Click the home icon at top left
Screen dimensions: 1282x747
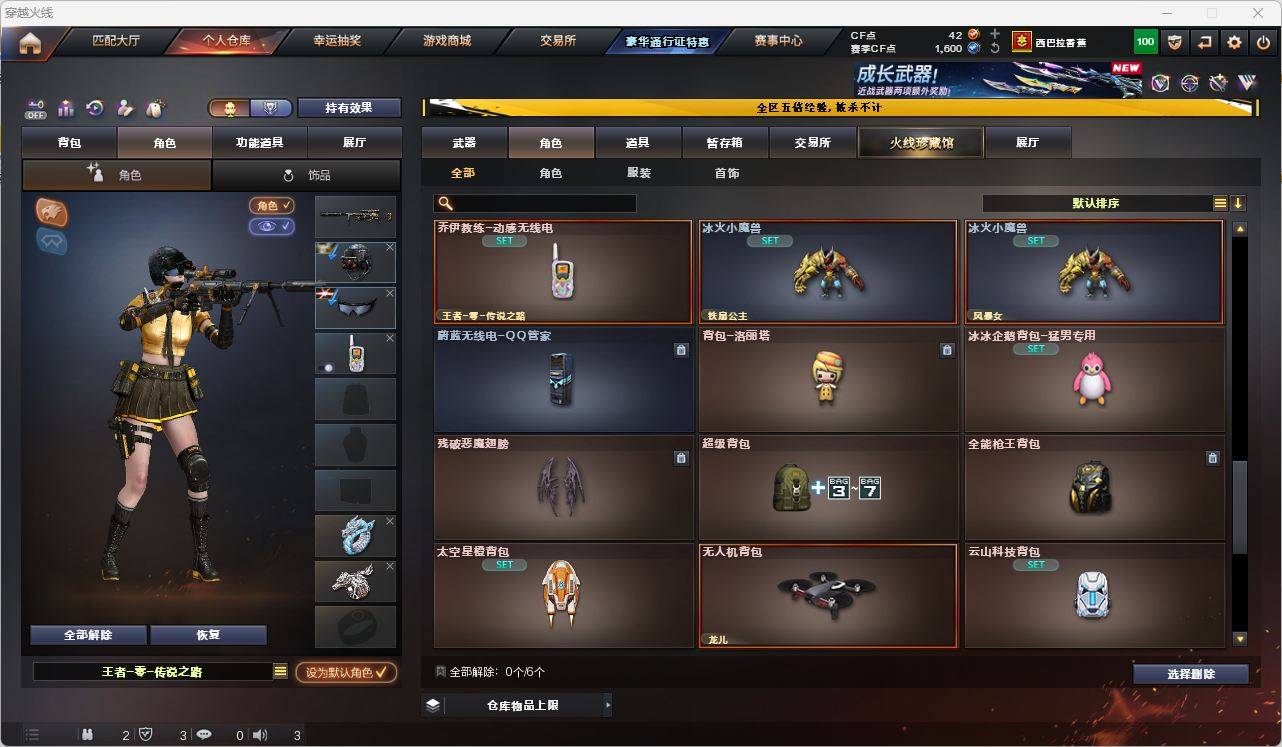click(33, 41)
